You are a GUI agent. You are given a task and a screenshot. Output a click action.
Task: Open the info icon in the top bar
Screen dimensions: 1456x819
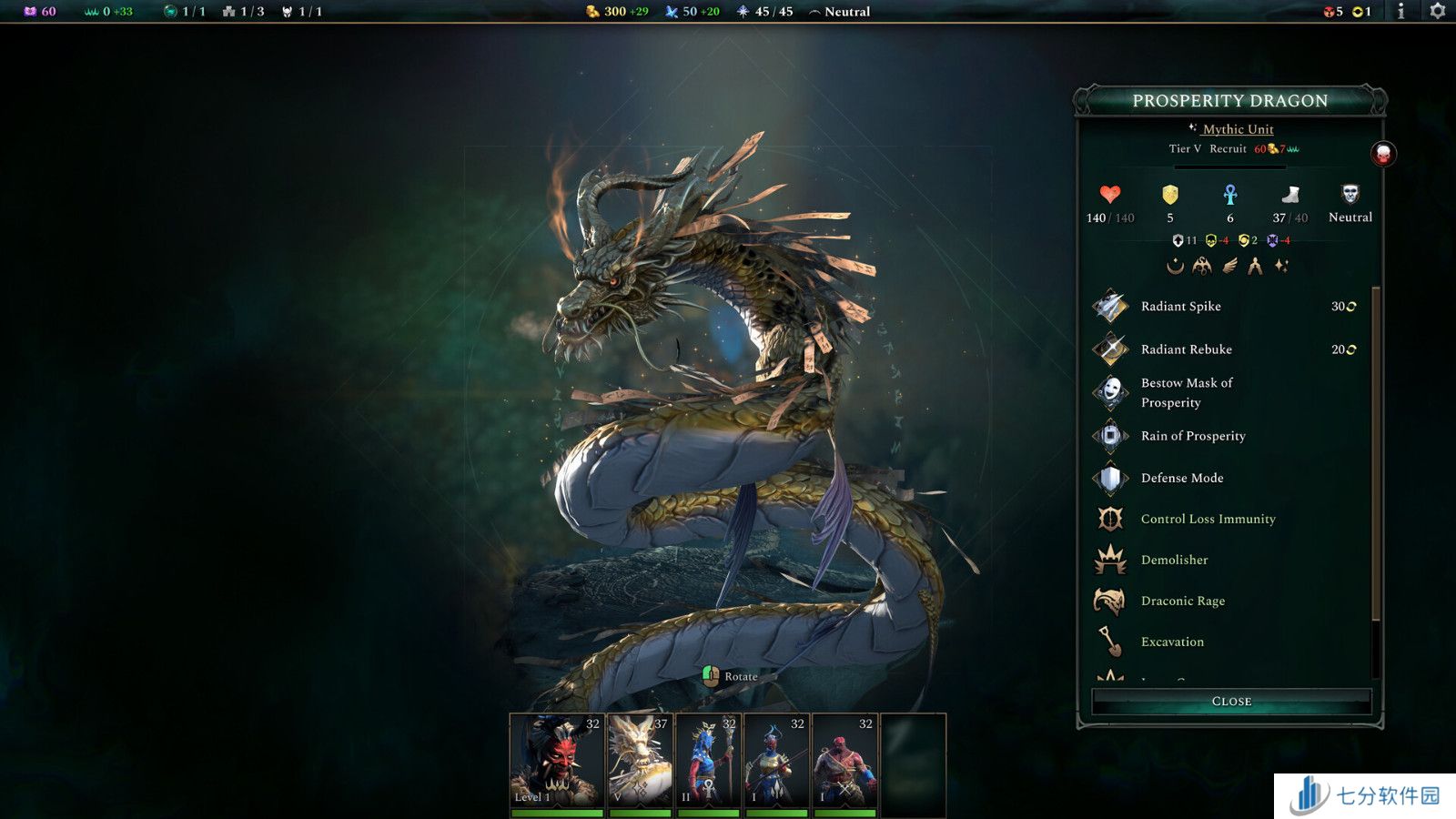1400,11
